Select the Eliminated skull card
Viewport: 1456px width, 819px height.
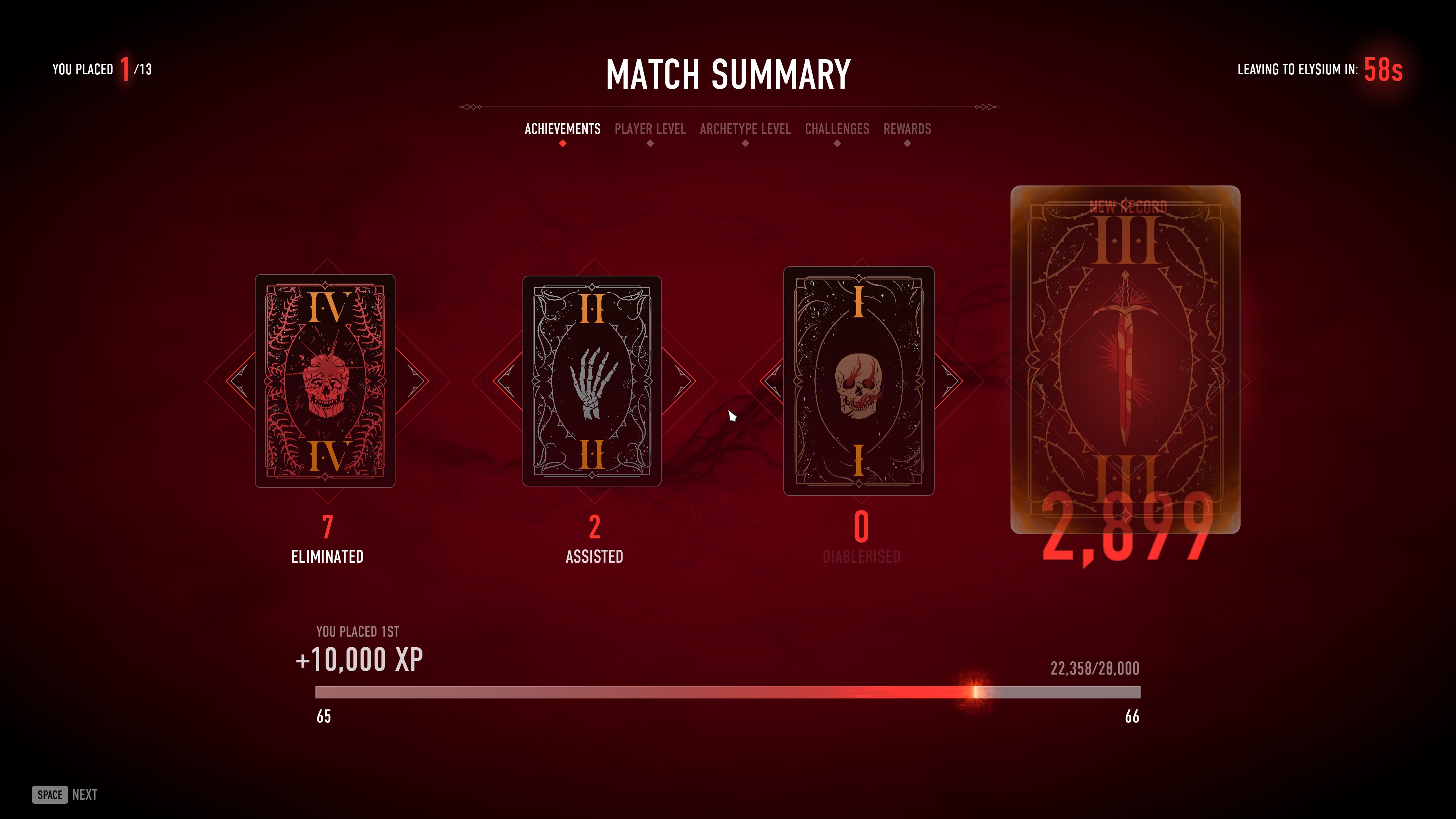325,380
